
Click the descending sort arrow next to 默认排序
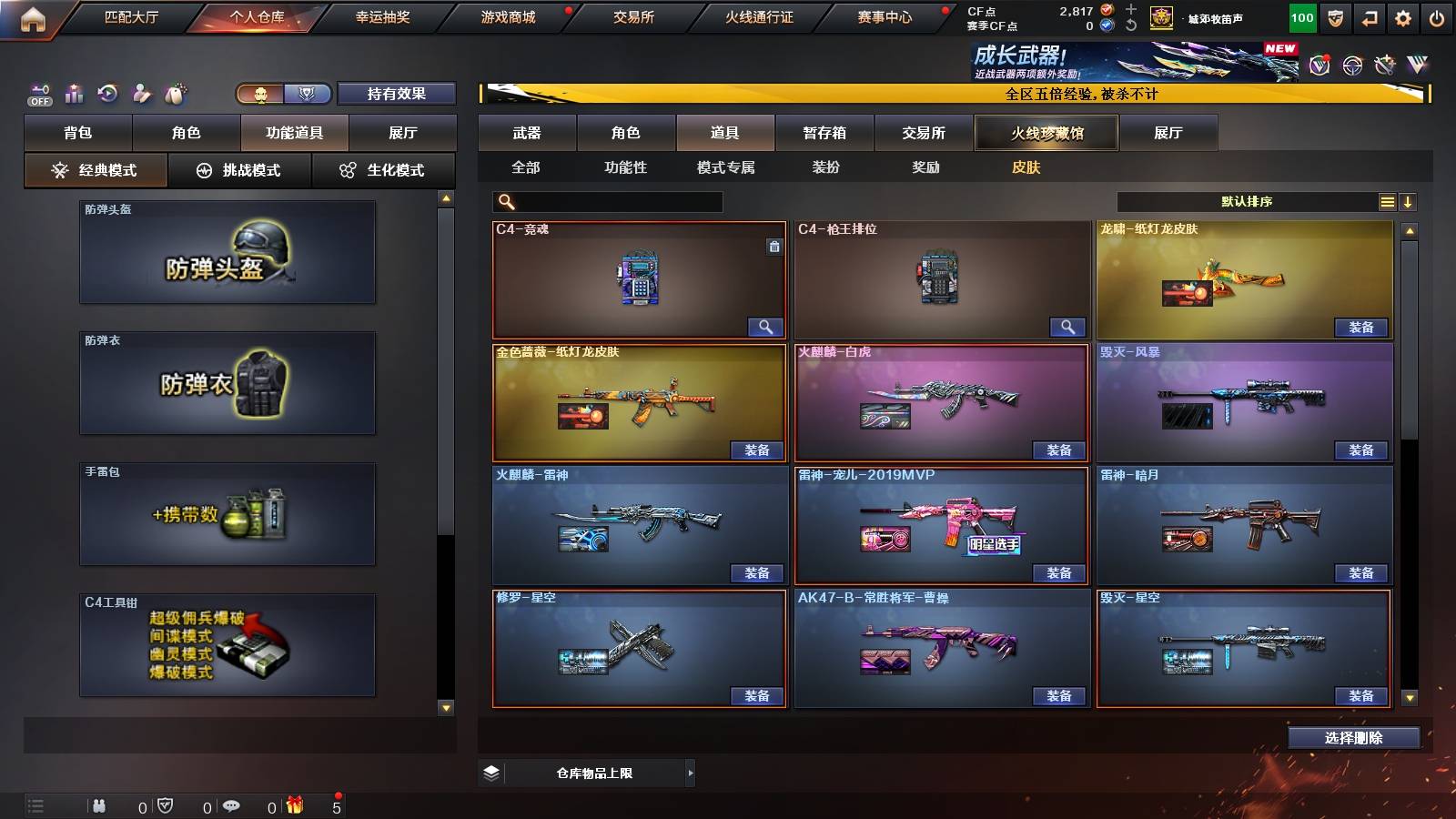(1410, 201)
